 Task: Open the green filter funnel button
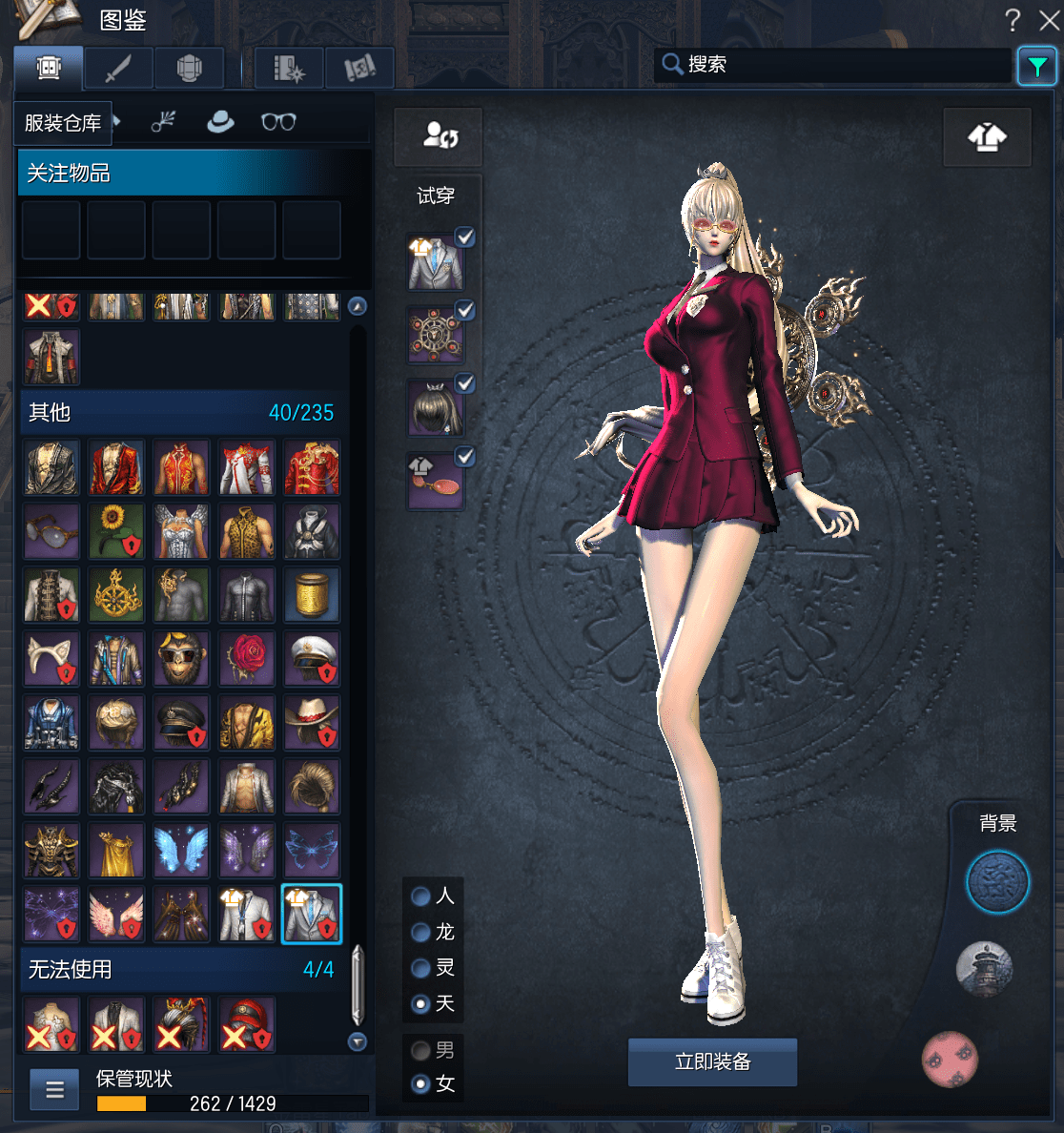click(1036, 67)
